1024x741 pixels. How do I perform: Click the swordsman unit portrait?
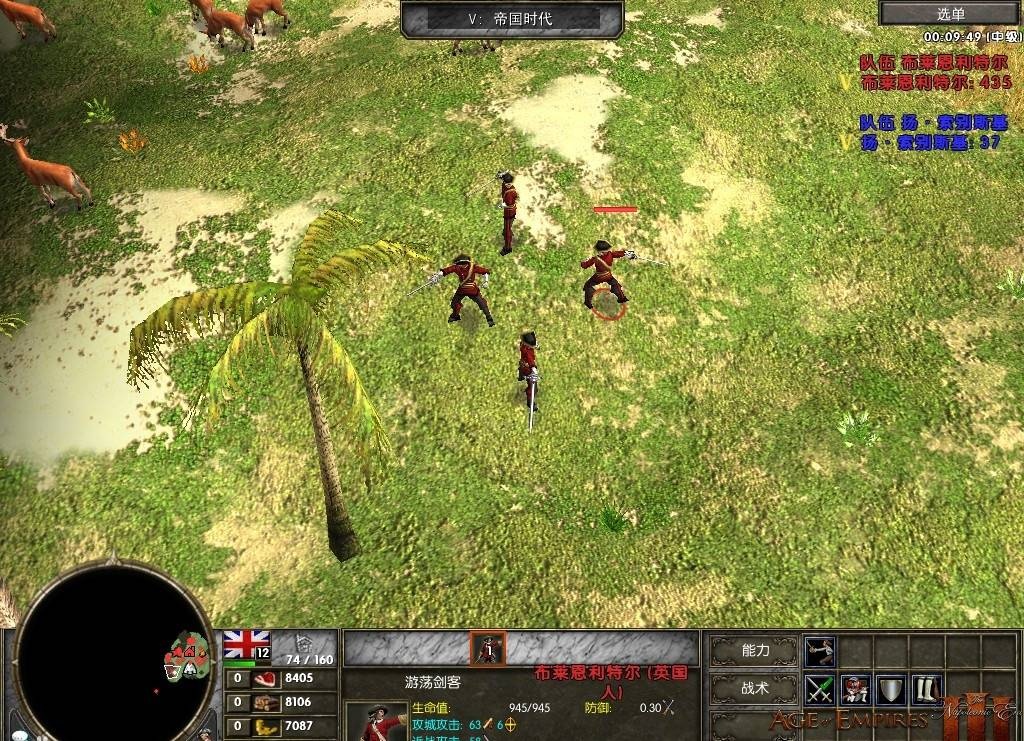(x=377, y=722)
